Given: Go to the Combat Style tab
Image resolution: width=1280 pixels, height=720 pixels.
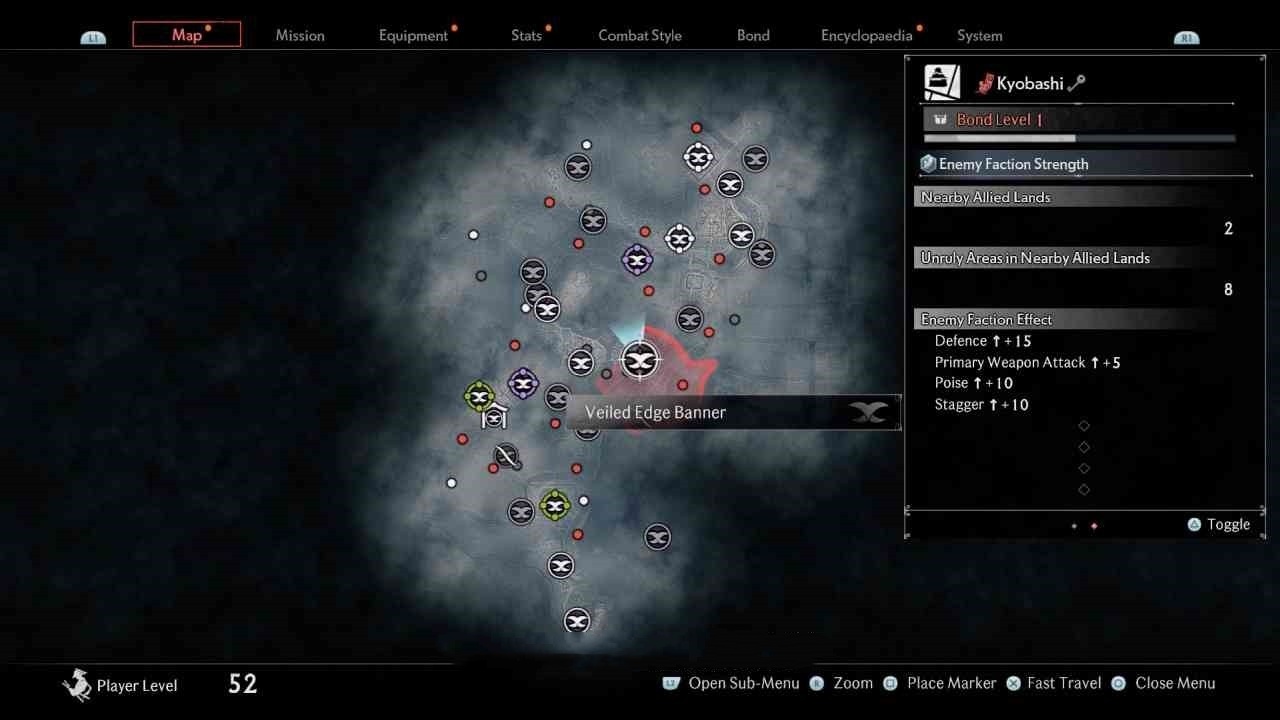Looking at the screenshot, I should click(x=640, y=35).
